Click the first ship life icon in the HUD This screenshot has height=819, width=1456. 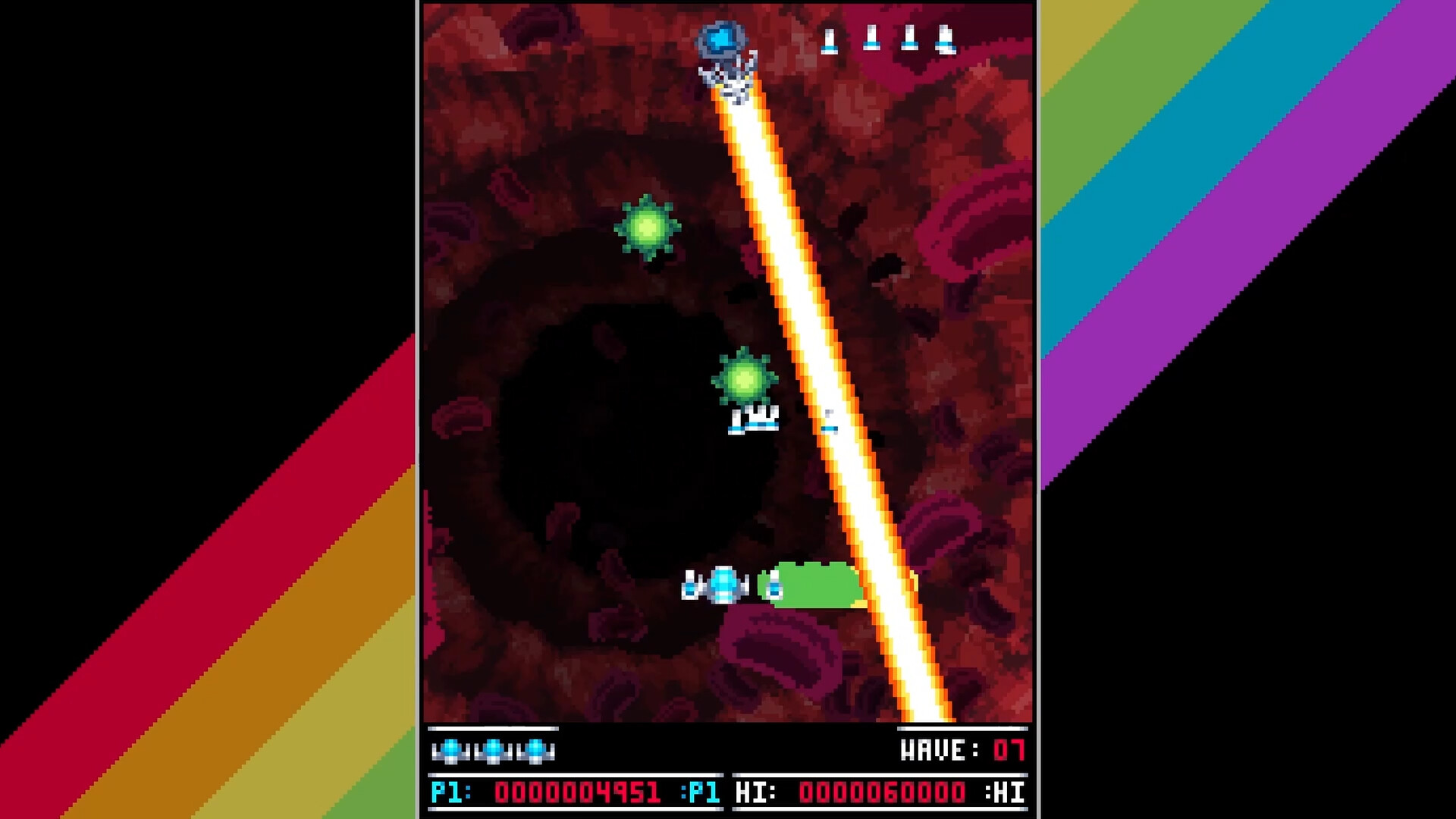(452, 751)
